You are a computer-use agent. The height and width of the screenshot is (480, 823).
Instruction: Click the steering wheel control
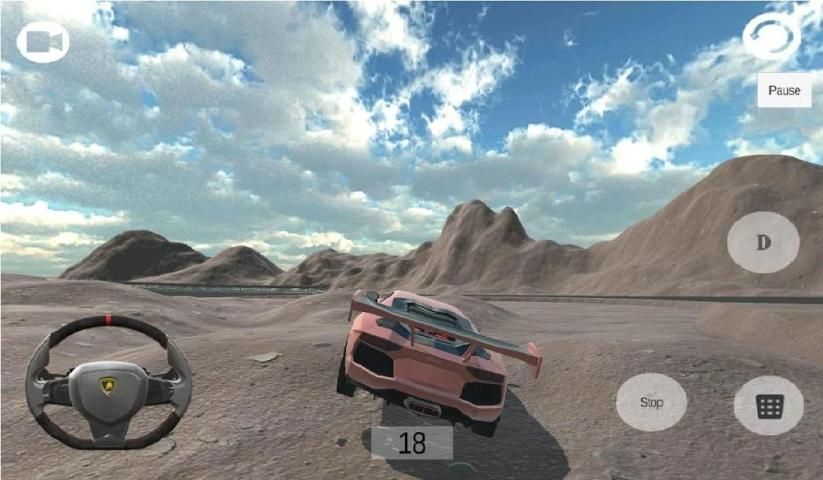pos(108,382)
